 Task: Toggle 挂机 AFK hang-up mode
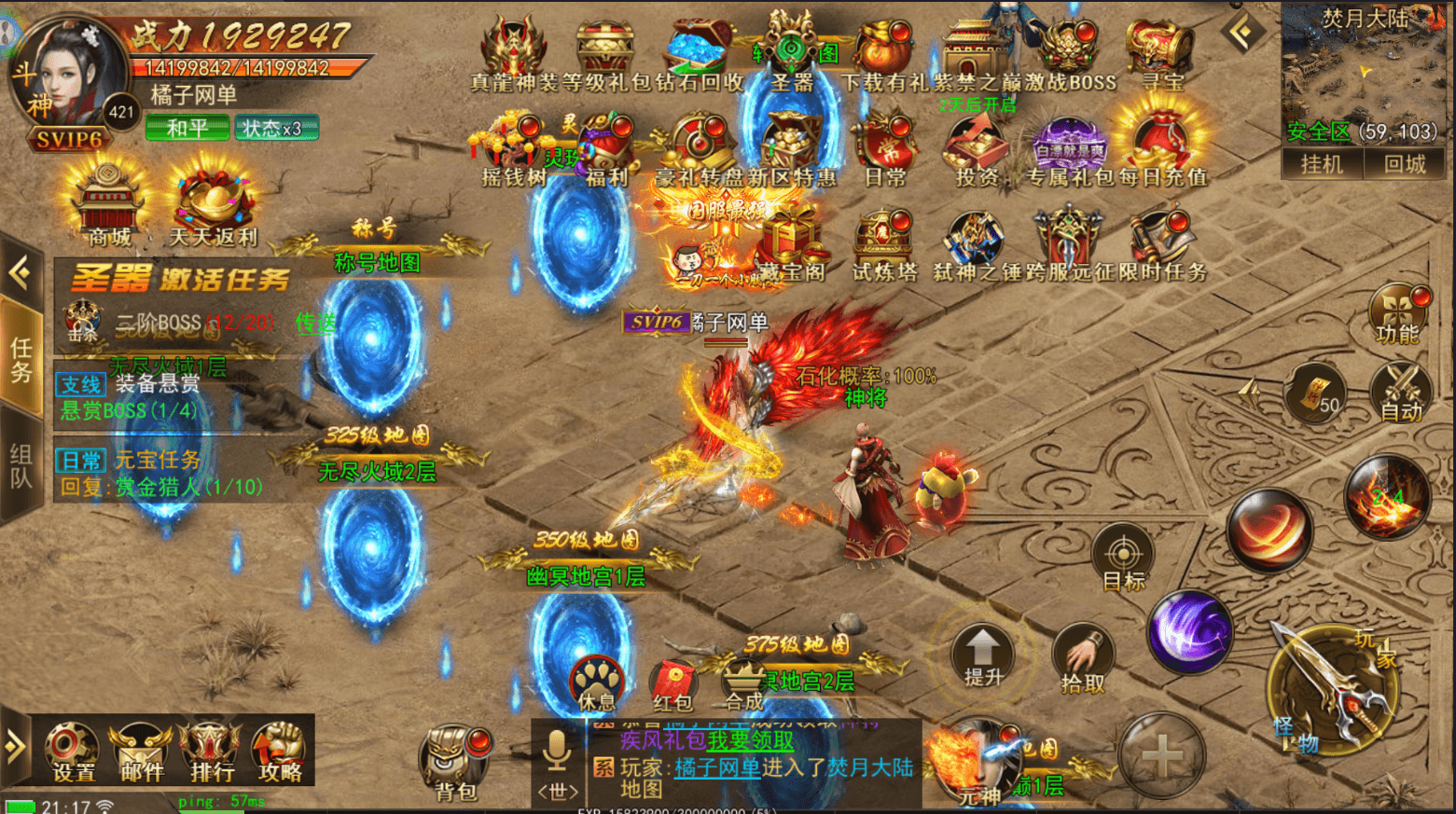(x=1322, y=166)
